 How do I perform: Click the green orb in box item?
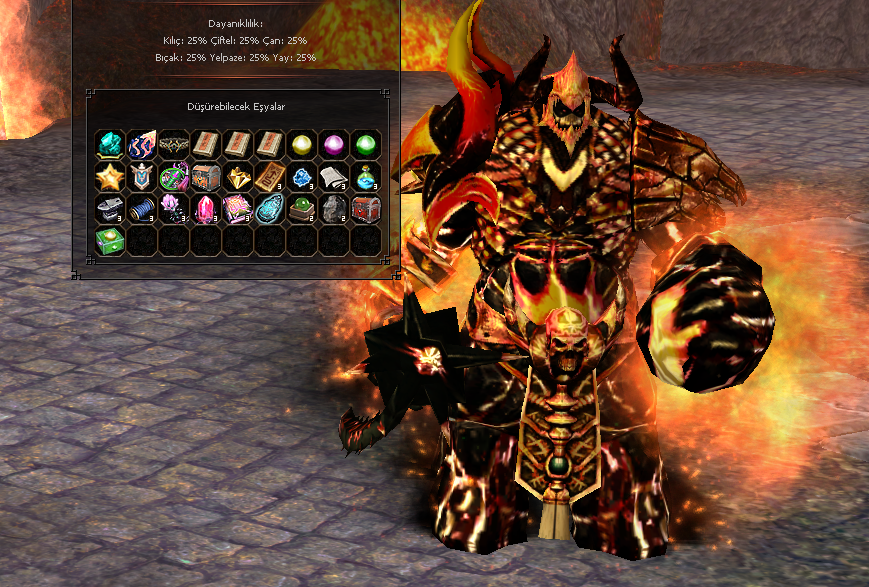click(x=302, y=209)
